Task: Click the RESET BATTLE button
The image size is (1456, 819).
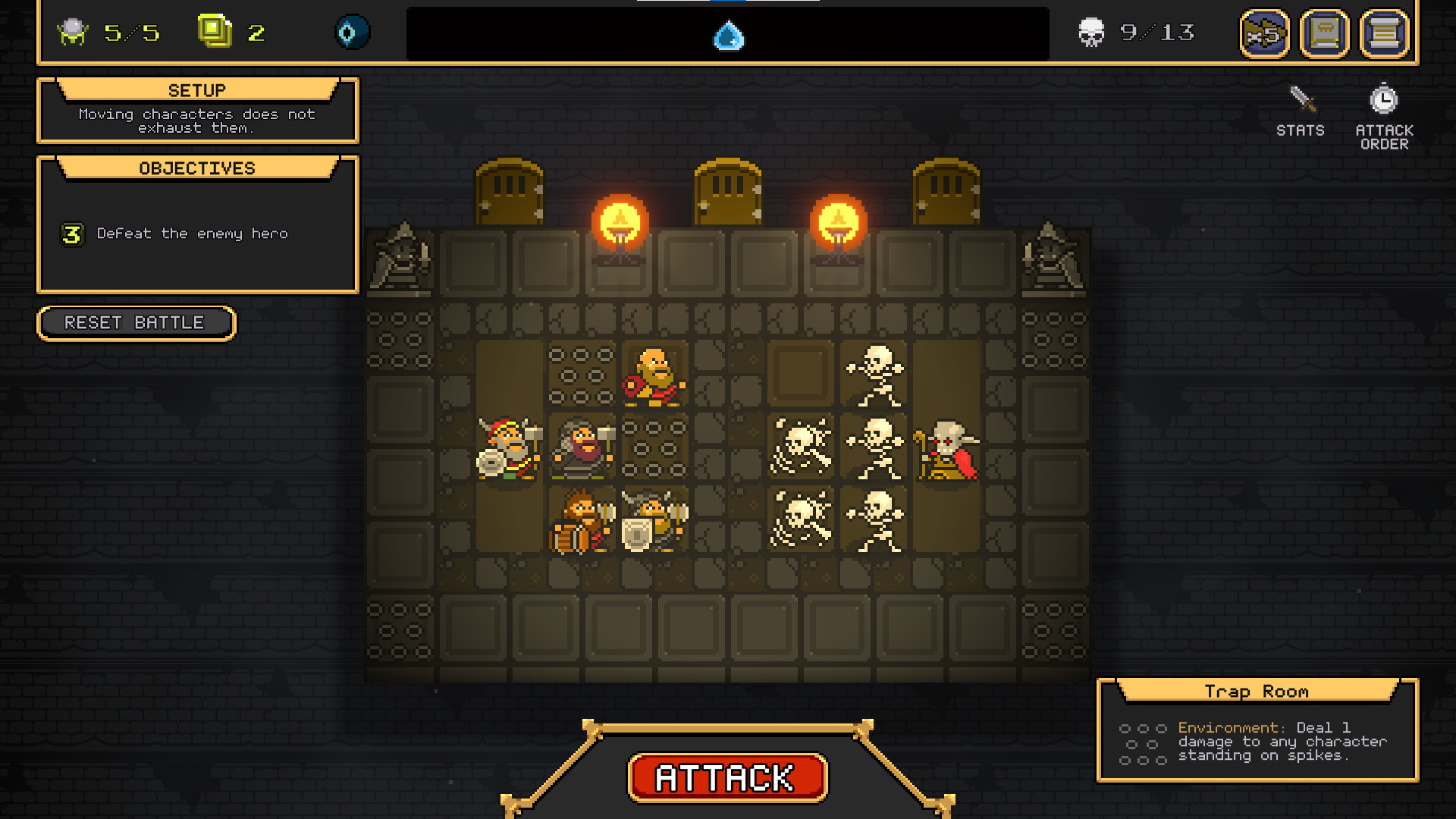Action: point(136,323)
